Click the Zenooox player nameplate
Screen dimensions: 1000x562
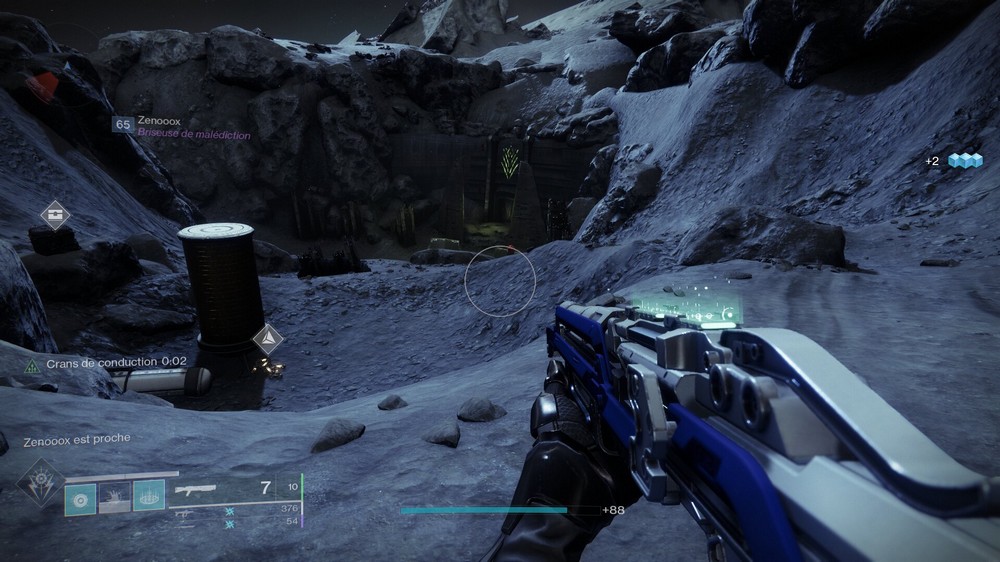[162, 124]
